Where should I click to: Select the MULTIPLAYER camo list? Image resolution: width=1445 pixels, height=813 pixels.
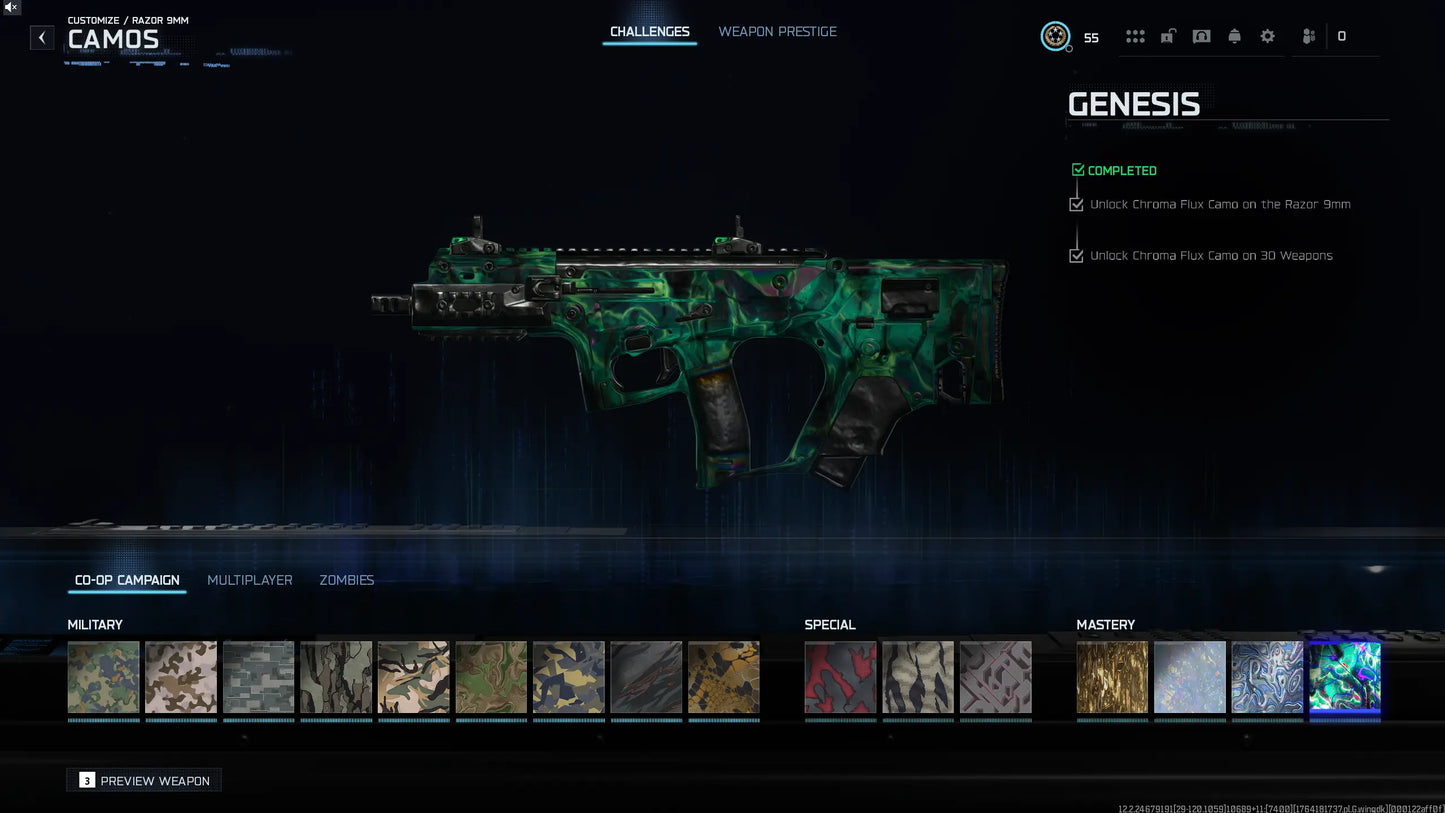click(249, 580)
